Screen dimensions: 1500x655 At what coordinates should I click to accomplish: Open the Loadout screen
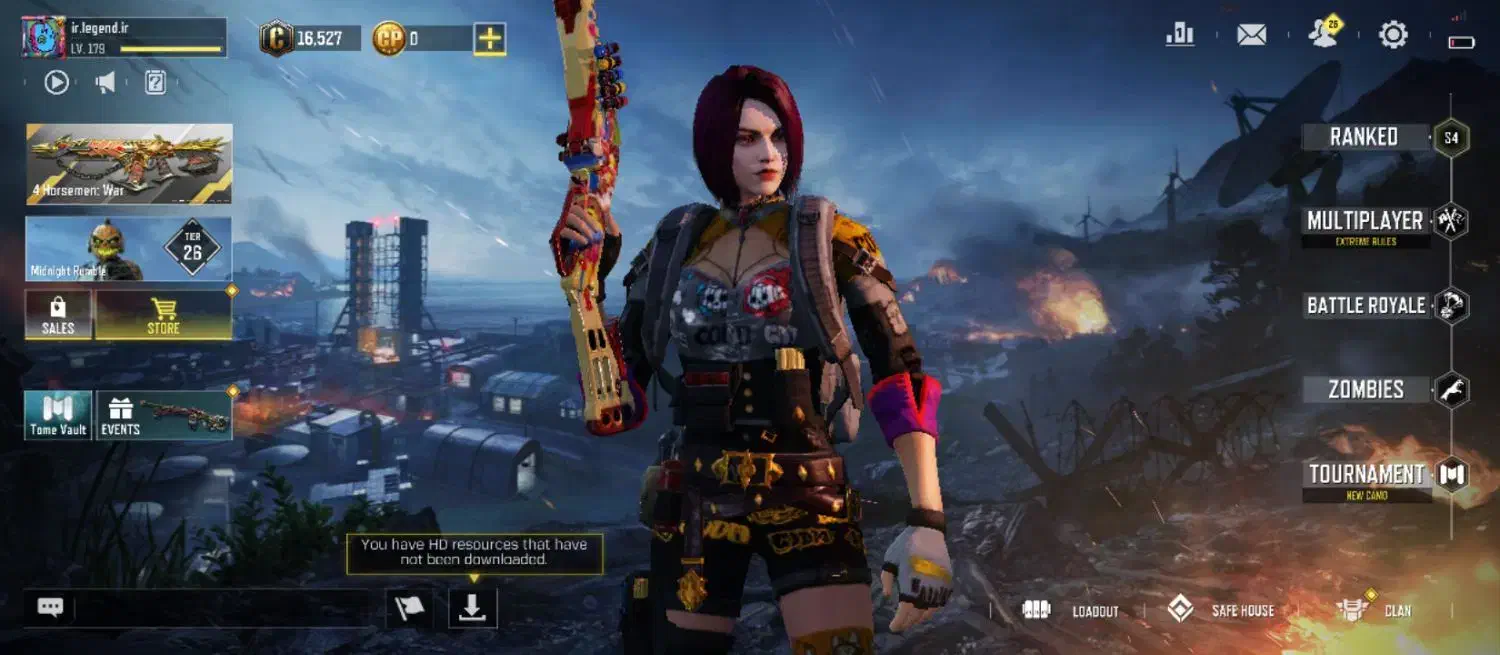[x=1071, y=610]
